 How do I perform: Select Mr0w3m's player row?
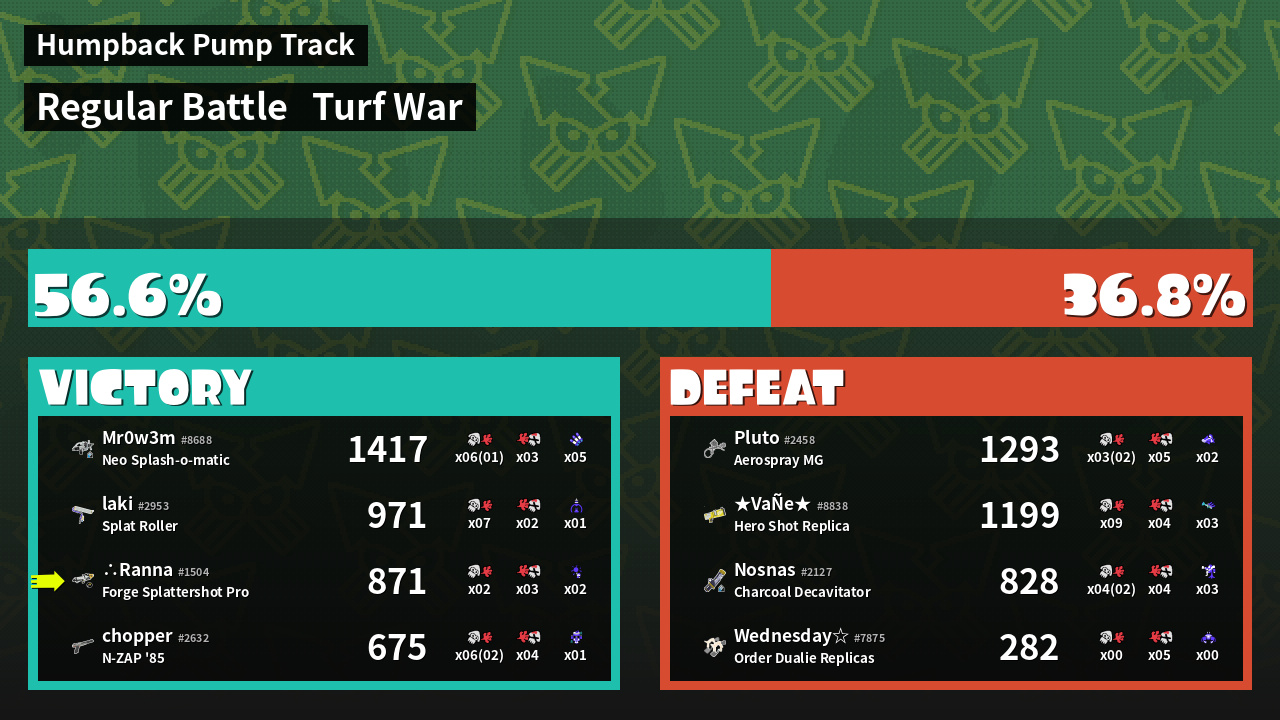[324, 449]
